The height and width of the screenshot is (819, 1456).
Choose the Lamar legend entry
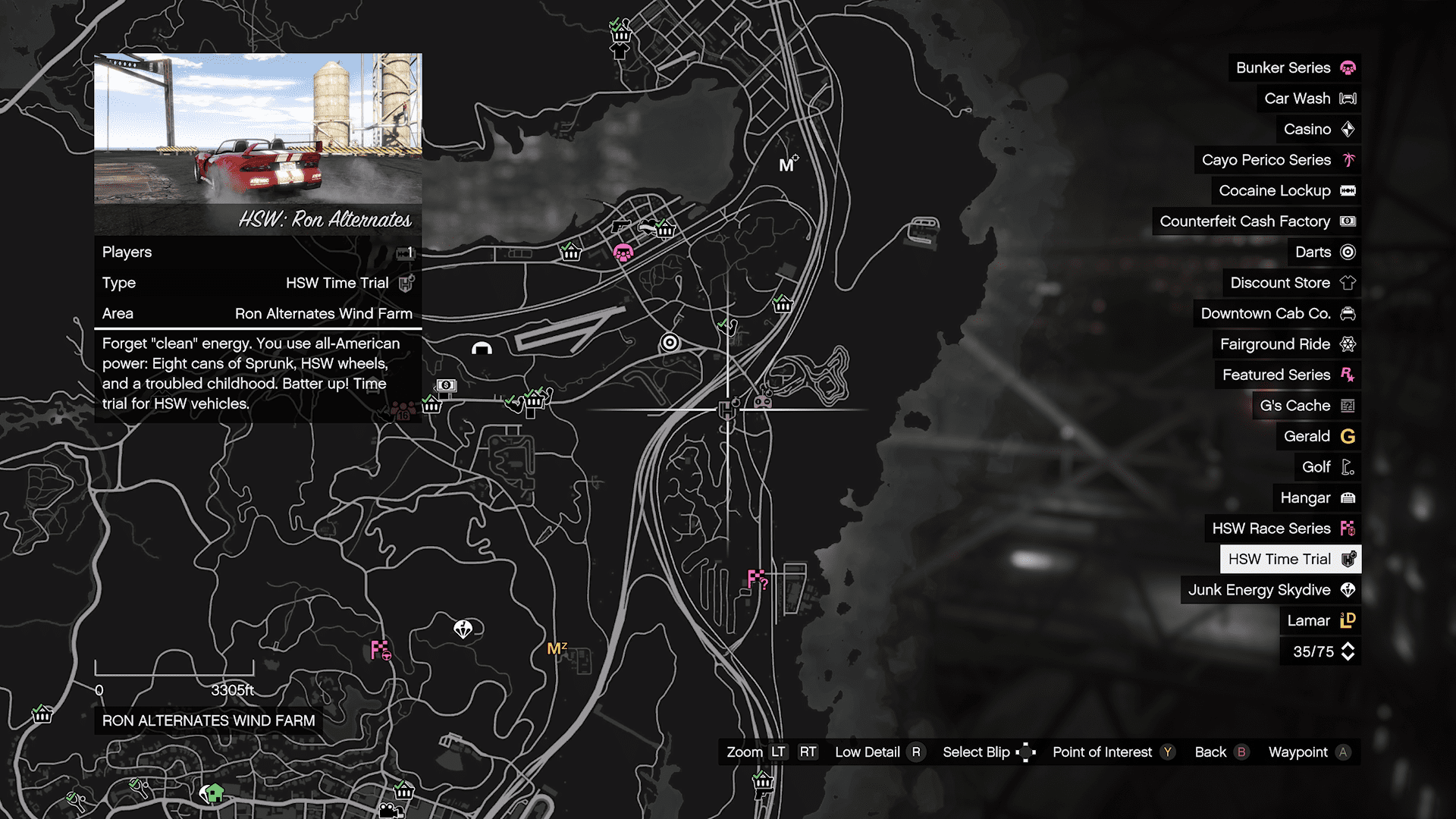click(1319, 620)
